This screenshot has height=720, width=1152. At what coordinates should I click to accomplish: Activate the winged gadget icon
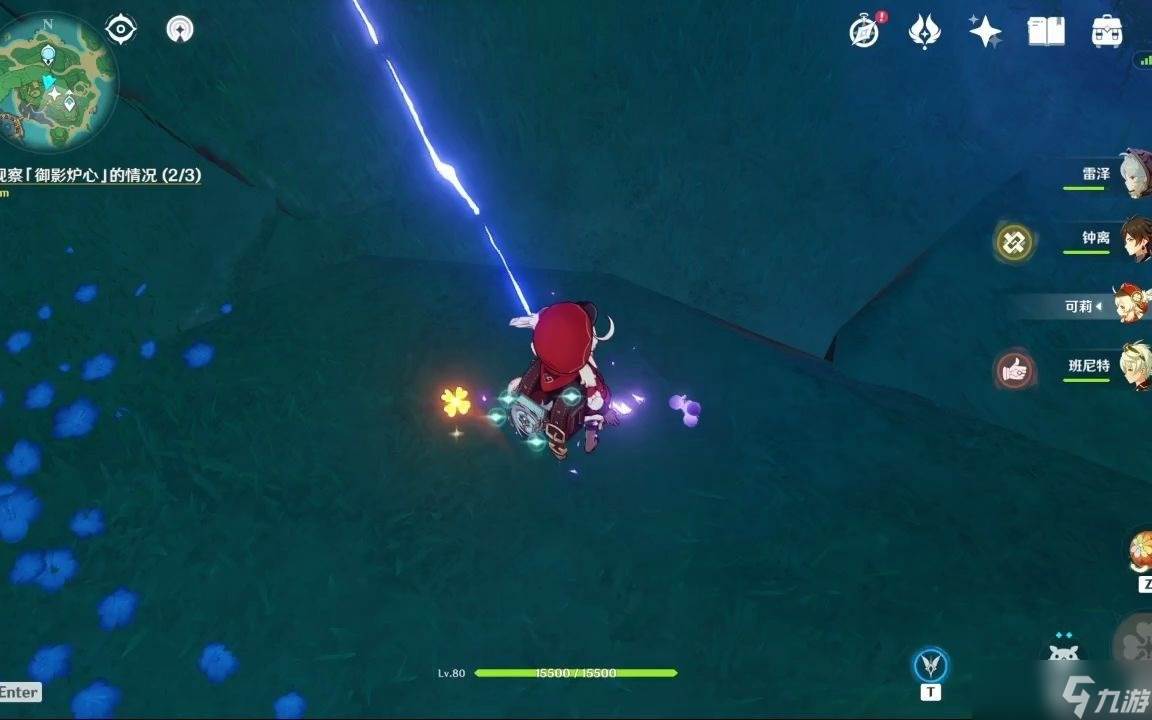[931, 664]
